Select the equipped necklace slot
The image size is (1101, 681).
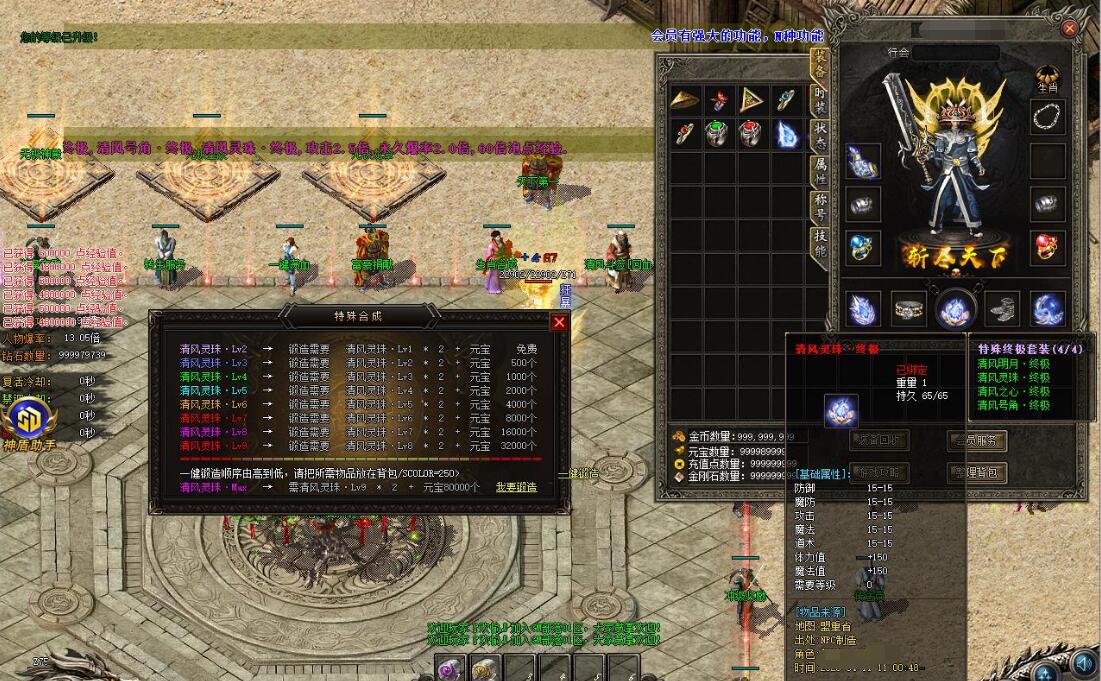[1047, 117]
